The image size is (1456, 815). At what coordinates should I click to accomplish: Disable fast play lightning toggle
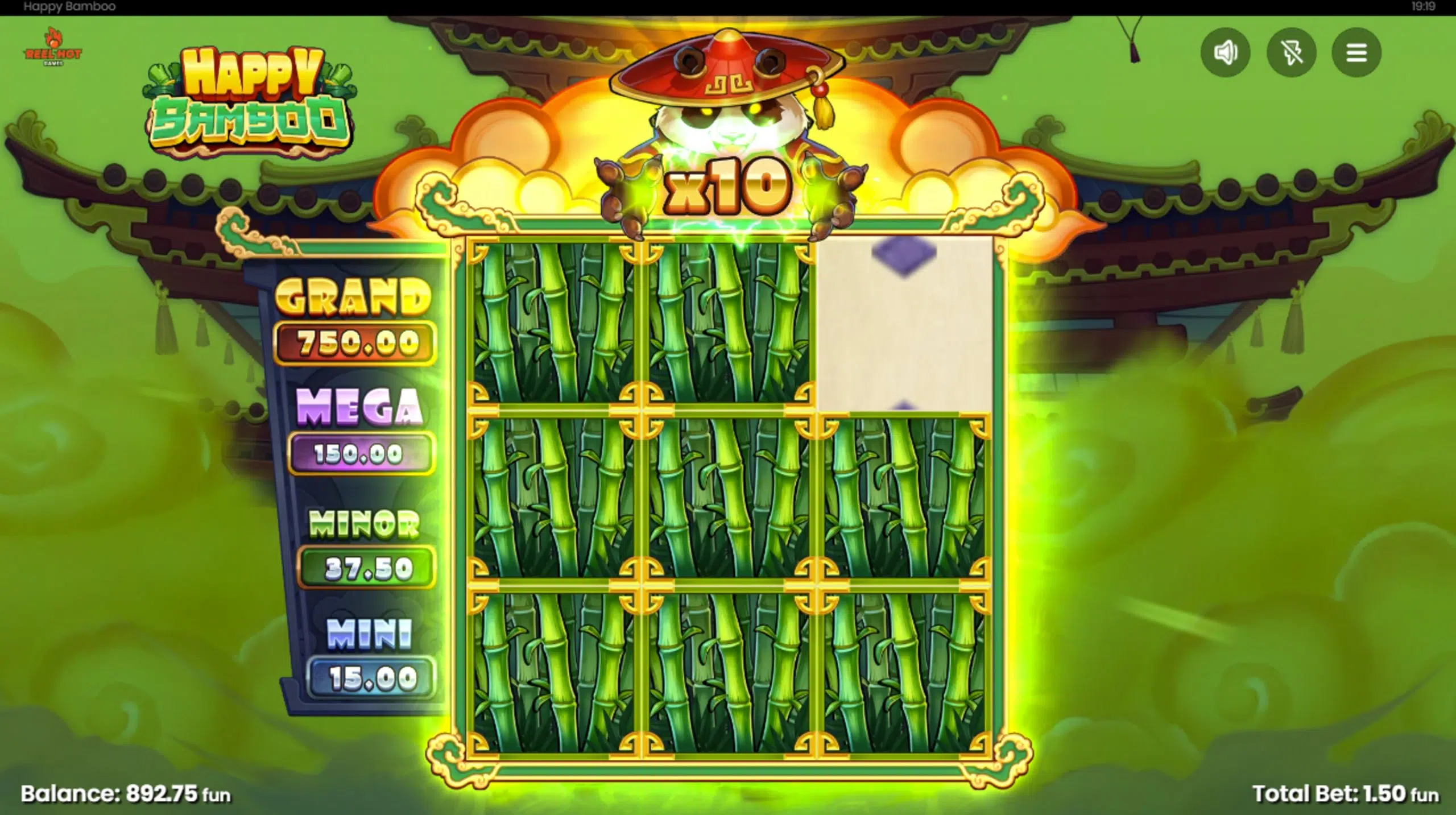pyautogui.click(x=1293, y=52)
